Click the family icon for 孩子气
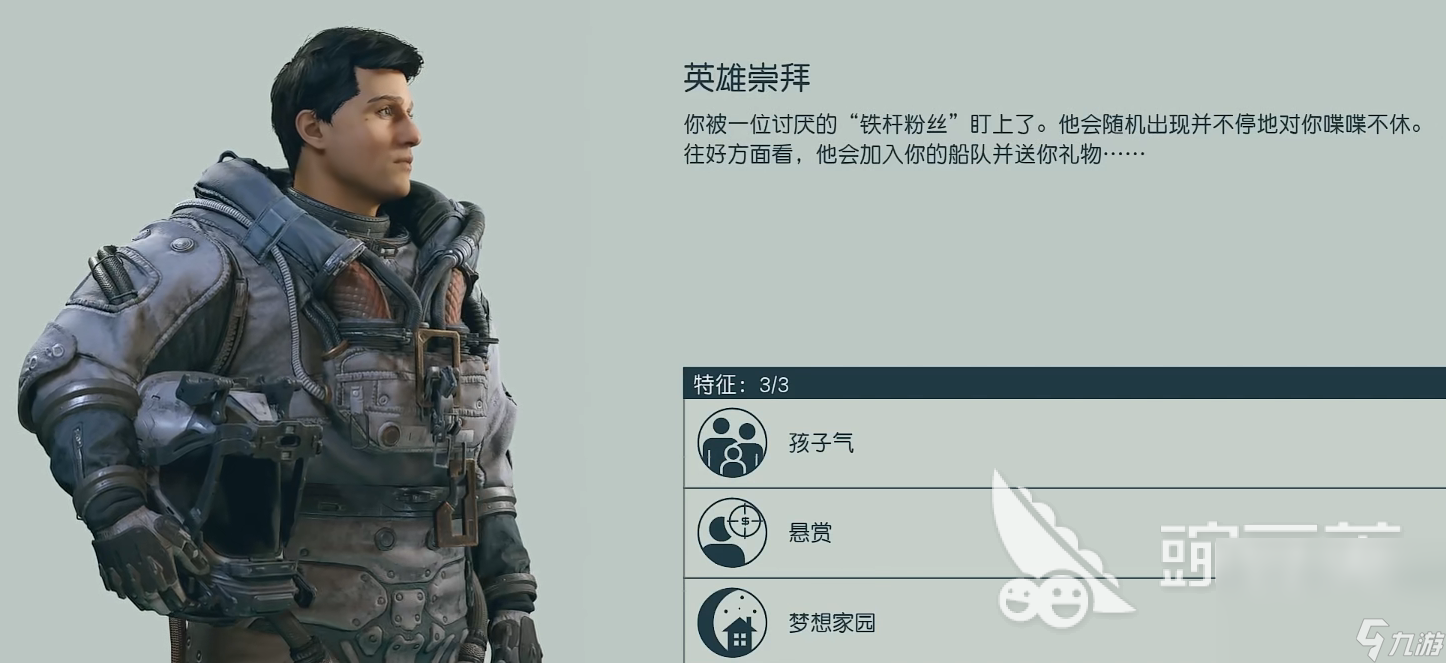 [732, 443]
